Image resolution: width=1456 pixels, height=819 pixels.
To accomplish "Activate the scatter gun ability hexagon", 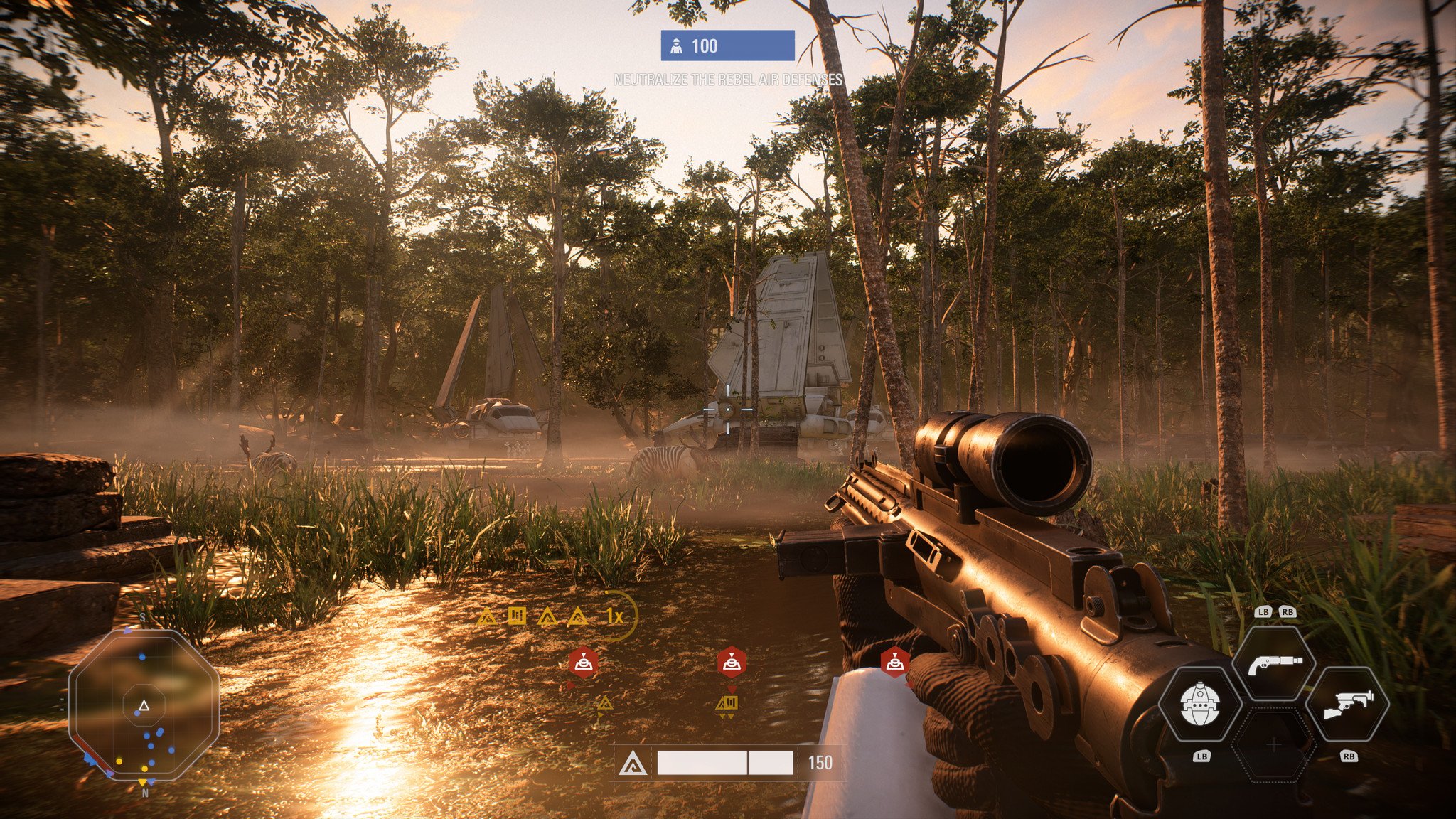I will 1275,663.
